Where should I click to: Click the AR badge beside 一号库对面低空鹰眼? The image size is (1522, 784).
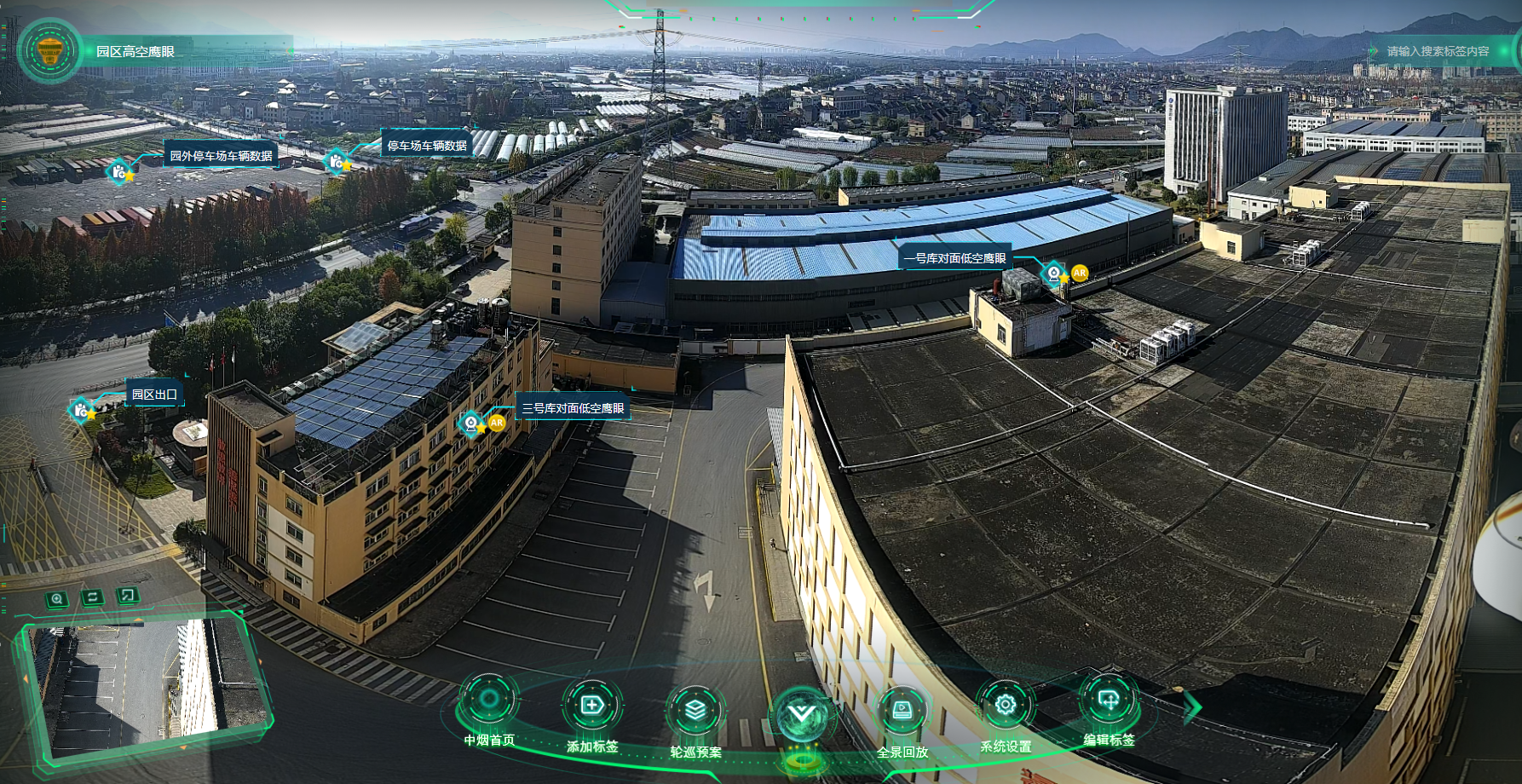pos(1080,273)
